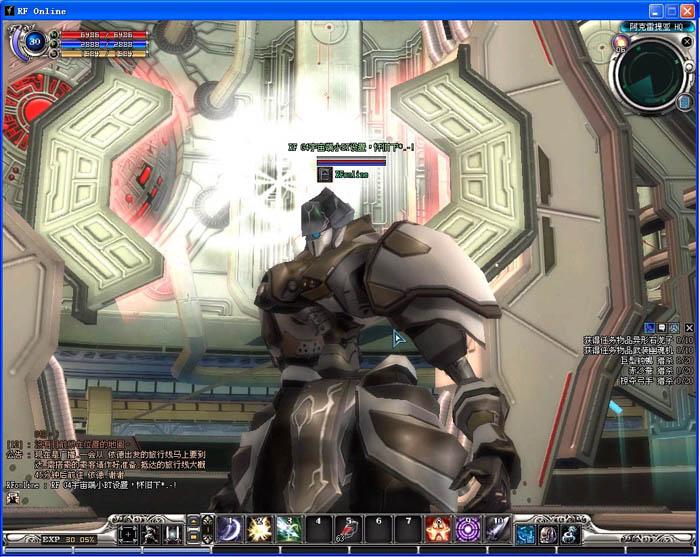Image resolution: width=700 pixels, height=557 pixels.
Task: Click the level 30 character portrait orb
Action: click(x=33, y=42)
